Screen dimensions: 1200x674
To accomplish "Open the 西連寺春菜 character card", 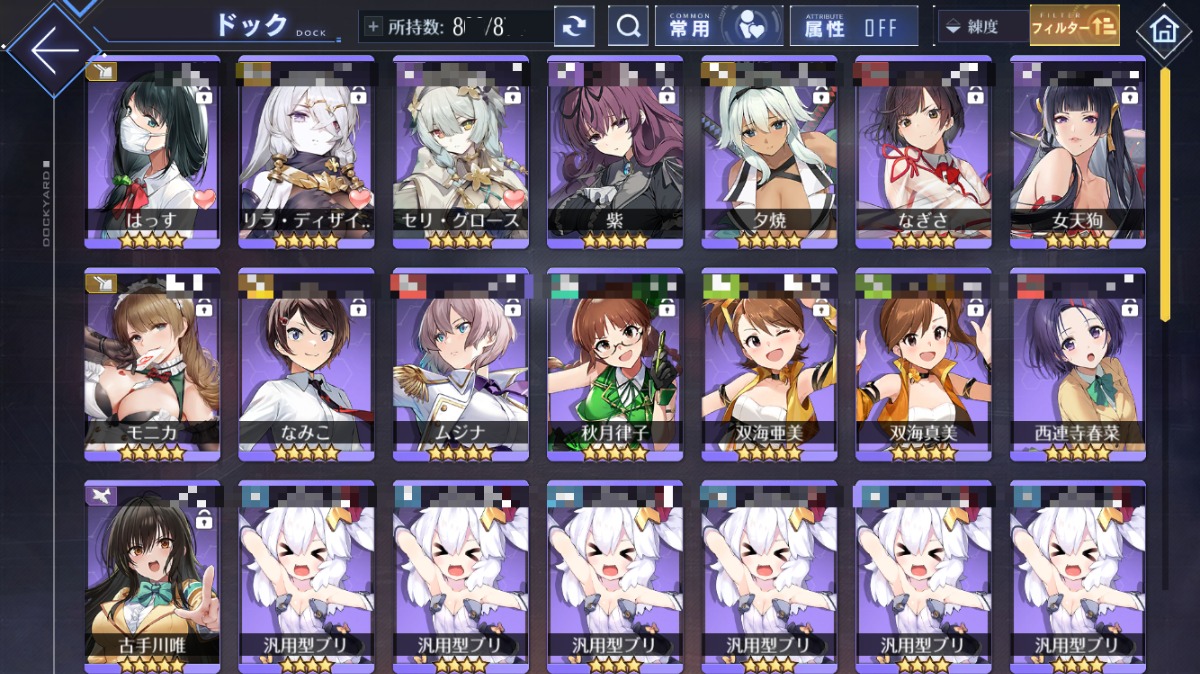I will (x=1078, y=364).
